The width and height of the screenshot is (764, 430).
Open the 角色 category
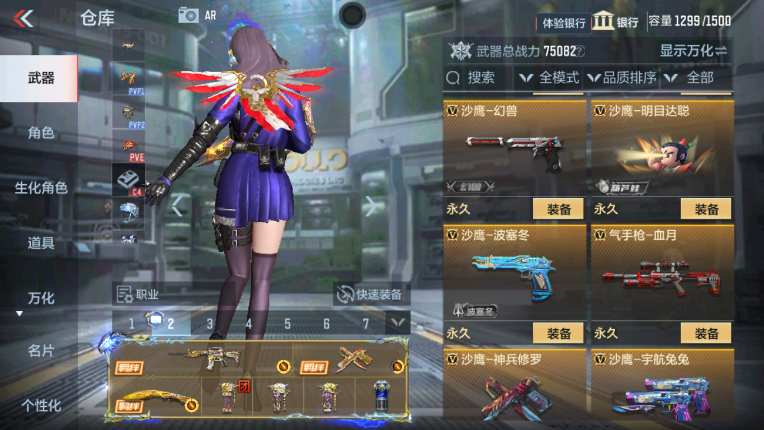(x=40, y=133)
